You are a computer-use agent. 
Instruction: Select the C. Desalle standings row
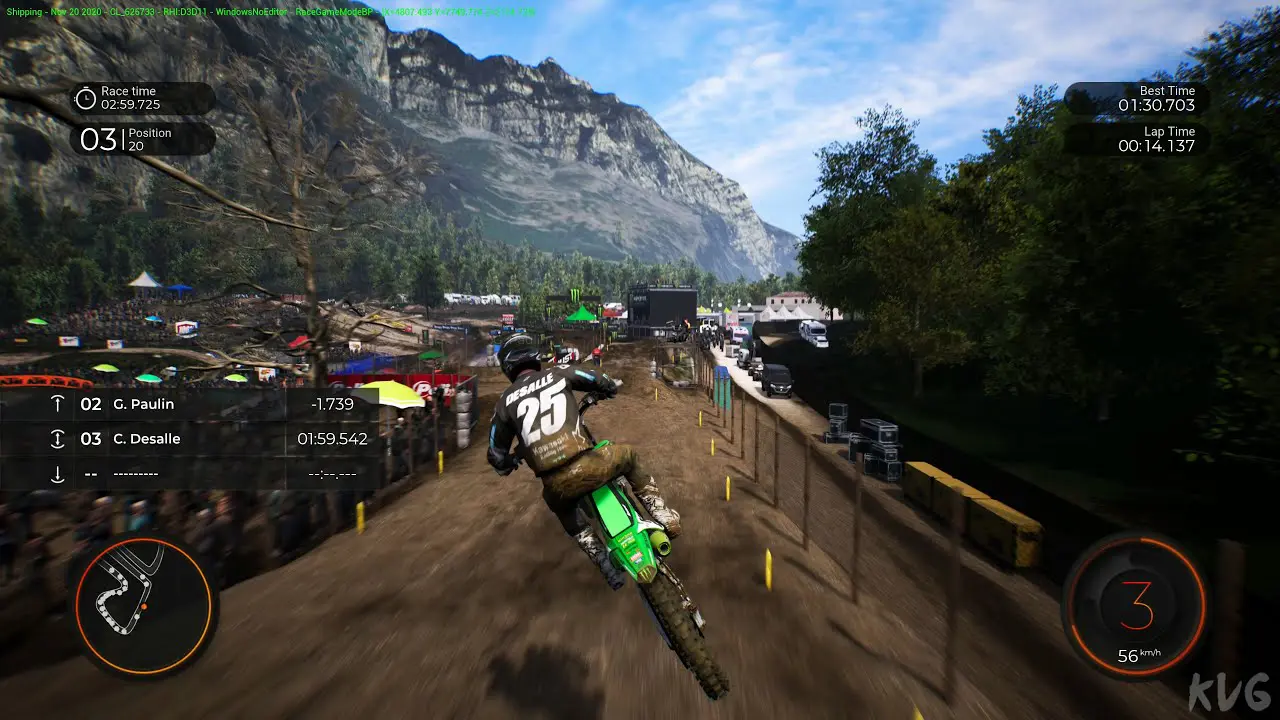(190, 439)
